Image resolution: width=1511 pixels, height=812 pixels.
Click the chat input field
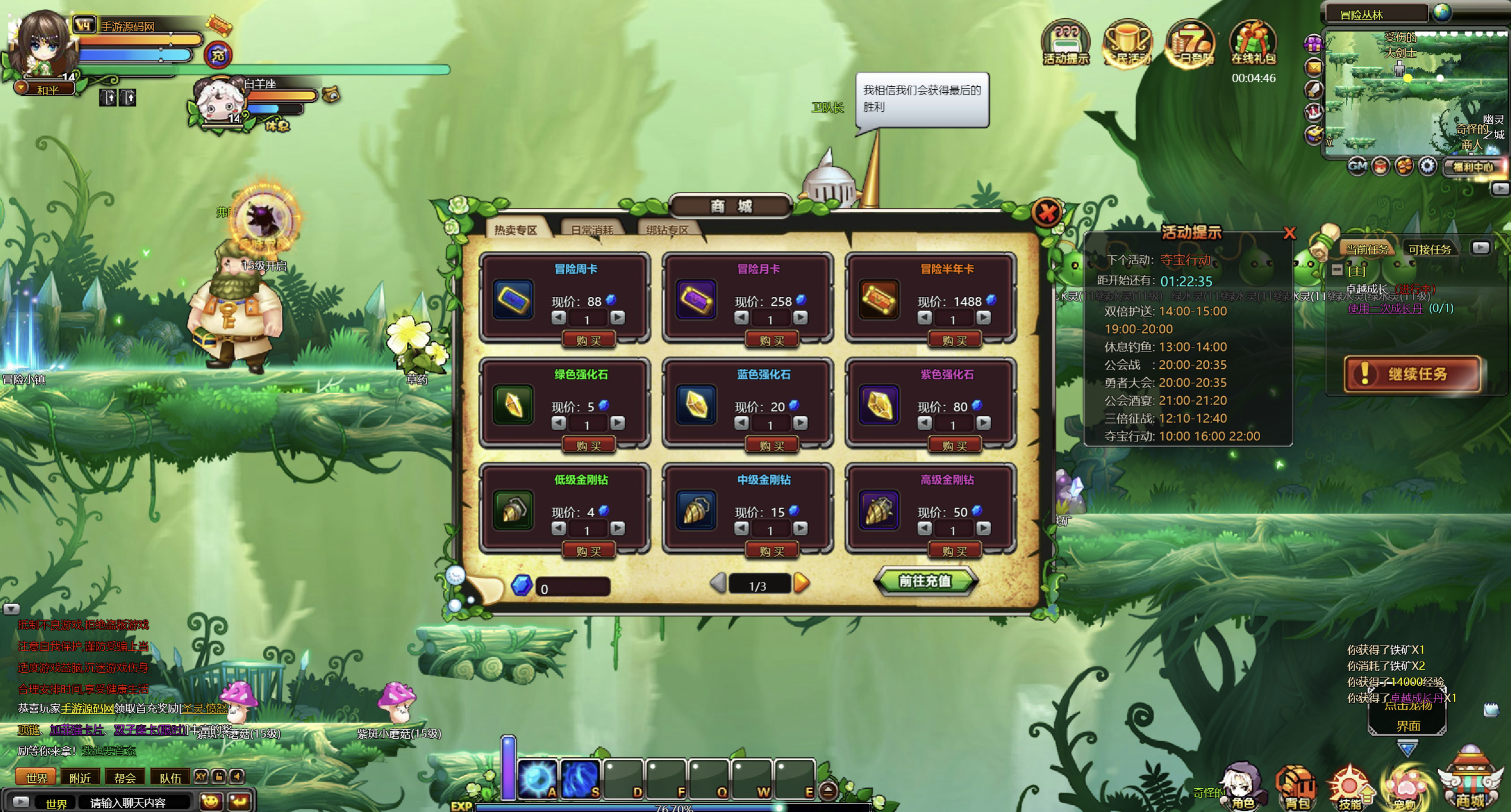point(138,802)
